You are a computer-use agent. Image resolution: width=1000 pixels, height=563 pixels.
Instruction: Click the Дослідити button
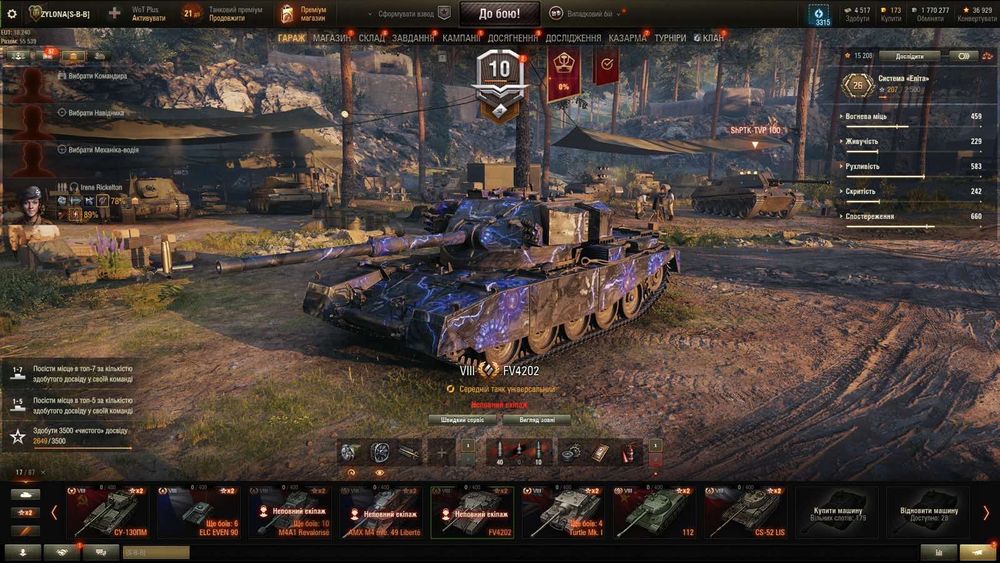pyautogui.click(x=910, y=56)
